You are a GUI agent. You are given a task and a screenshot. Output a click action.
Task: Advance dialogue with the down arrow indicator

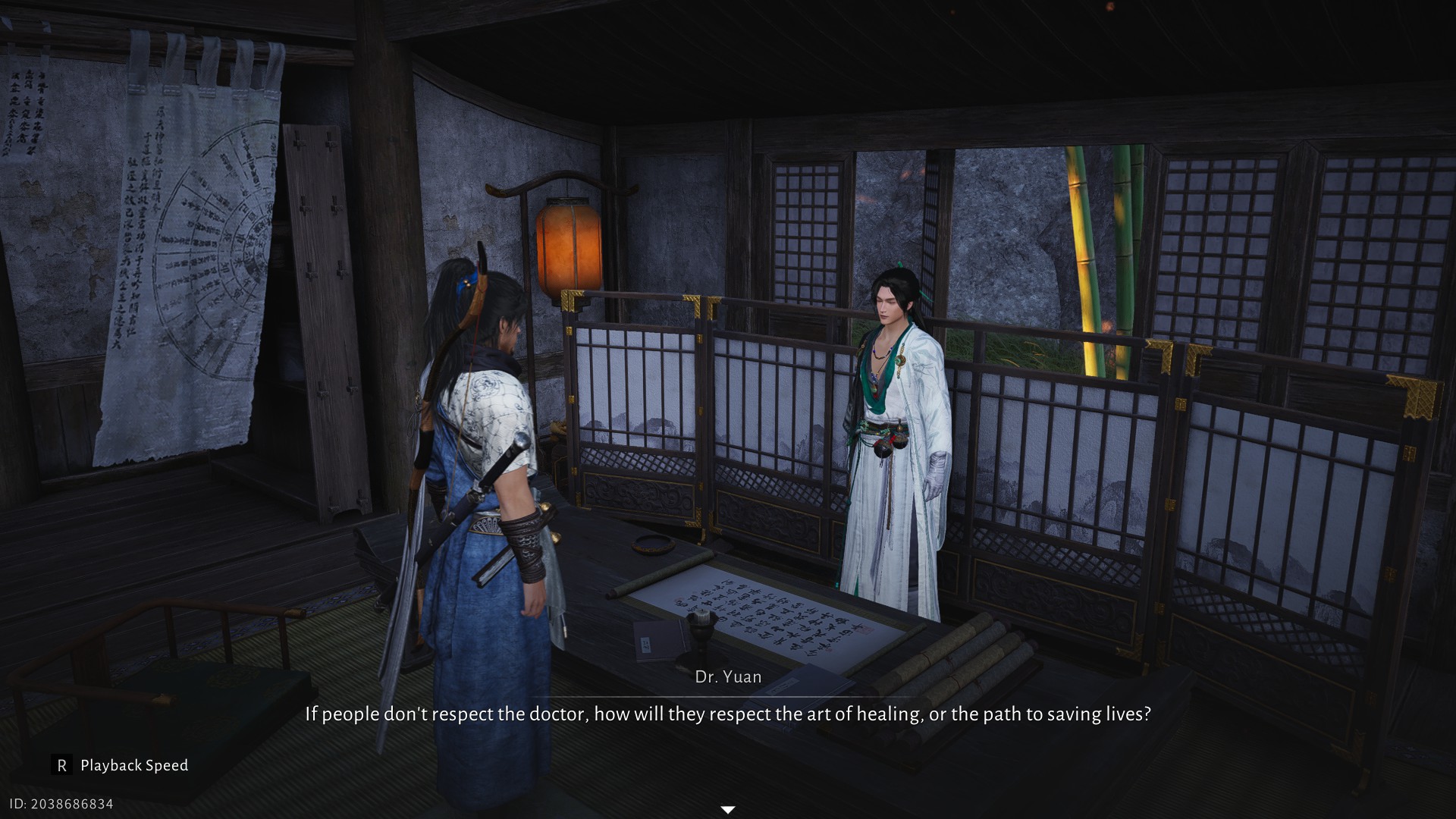point(727,810)
